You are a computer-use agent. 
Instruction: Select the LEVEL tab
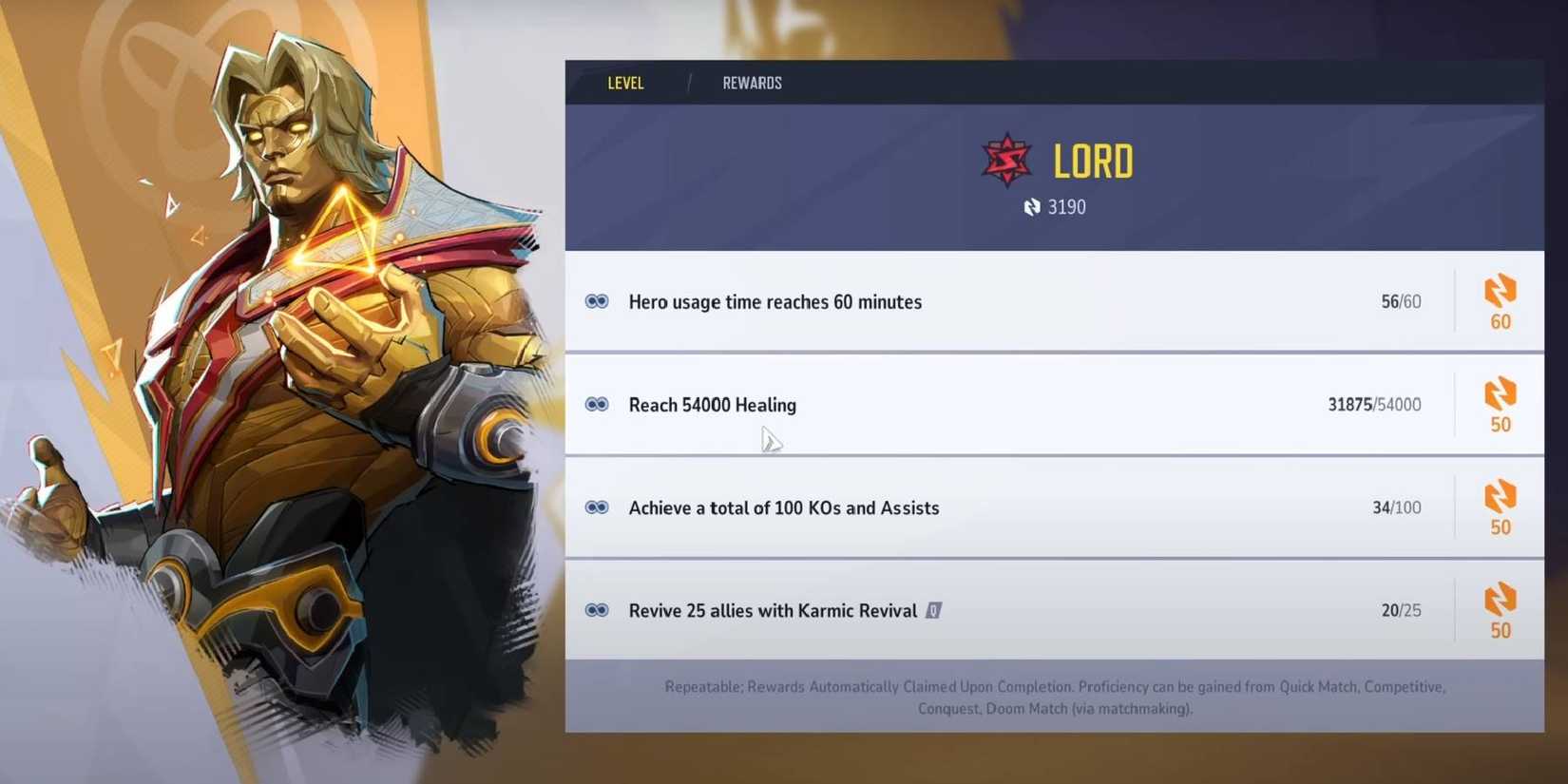coord(625,83)
